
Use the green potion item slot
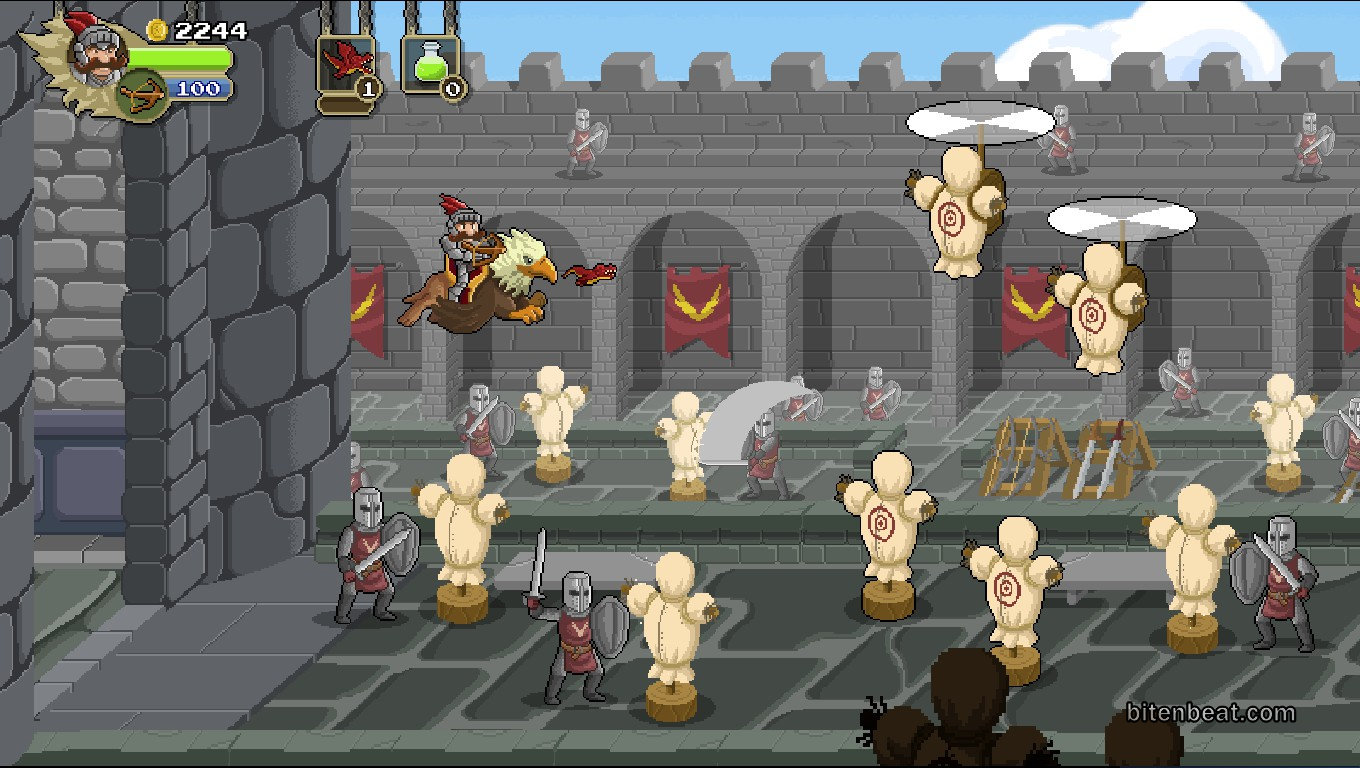point(430,65)
